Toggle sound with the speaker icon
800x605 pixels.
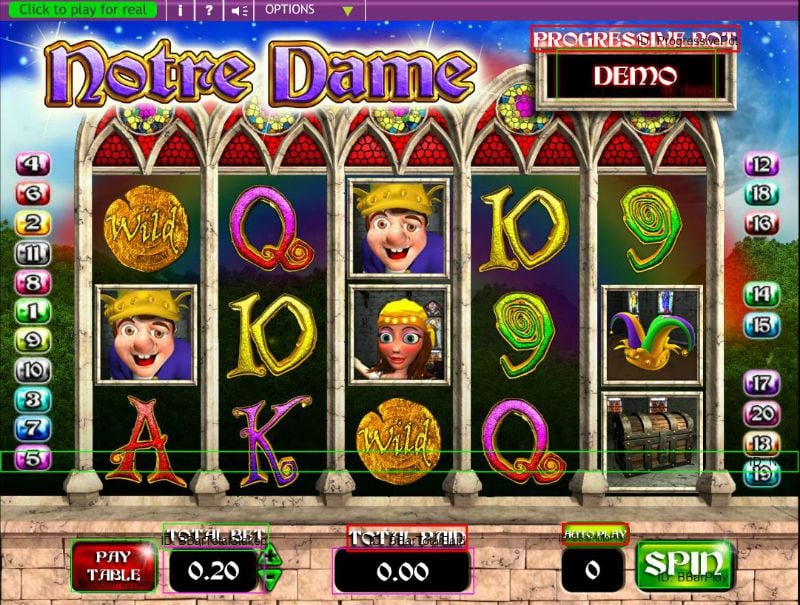[238, 10]
